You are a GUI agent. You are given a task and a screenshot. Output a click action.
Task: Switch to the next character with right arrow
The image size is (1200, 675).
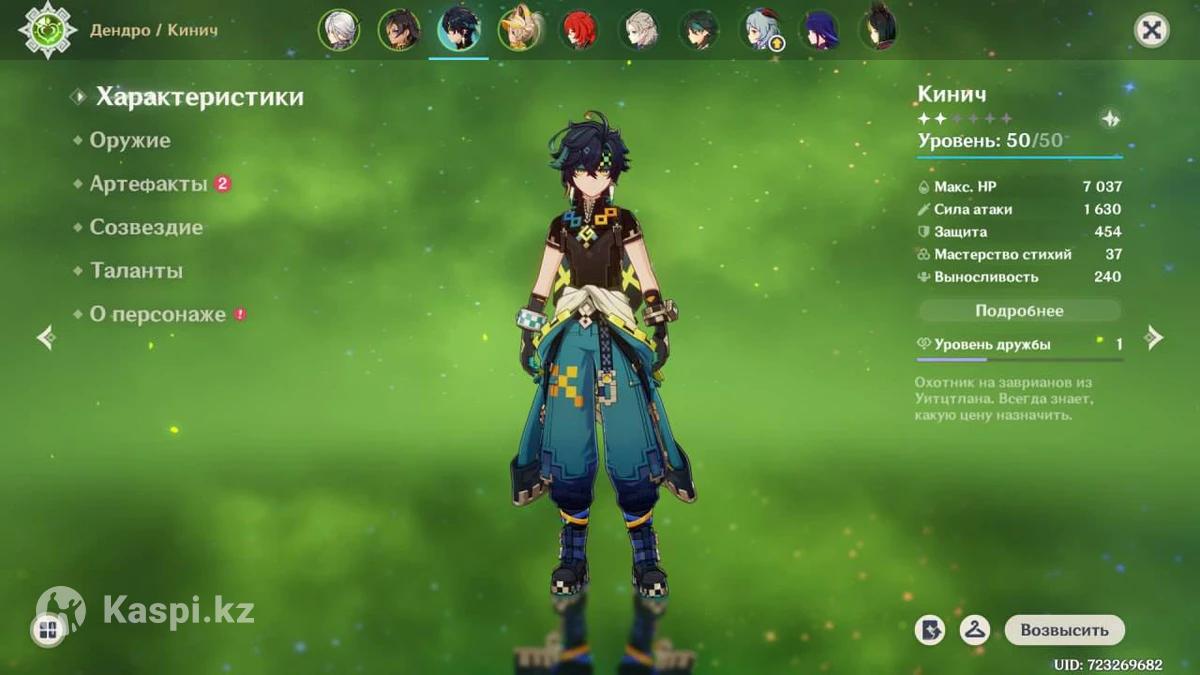click(1154, 338)
